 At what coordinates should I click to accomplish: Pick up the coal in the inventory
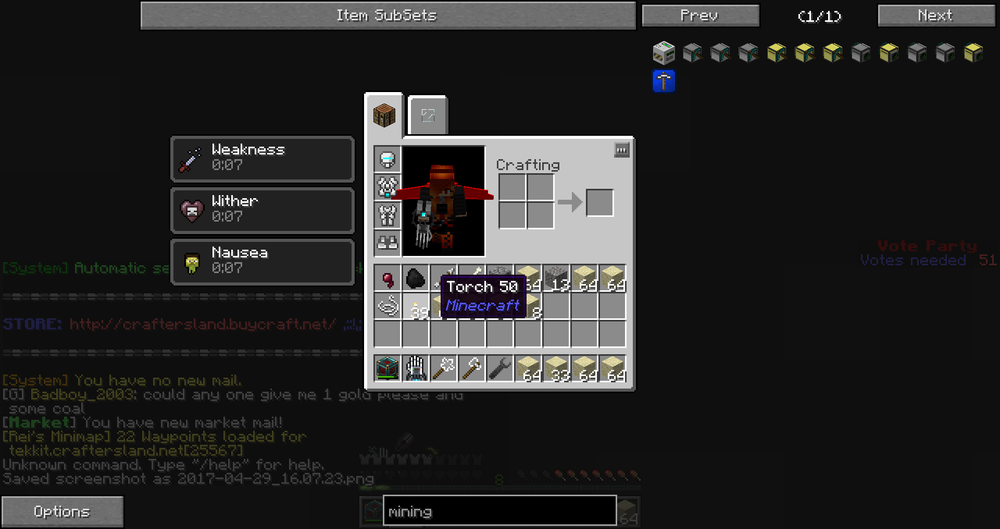pos(415,279)
